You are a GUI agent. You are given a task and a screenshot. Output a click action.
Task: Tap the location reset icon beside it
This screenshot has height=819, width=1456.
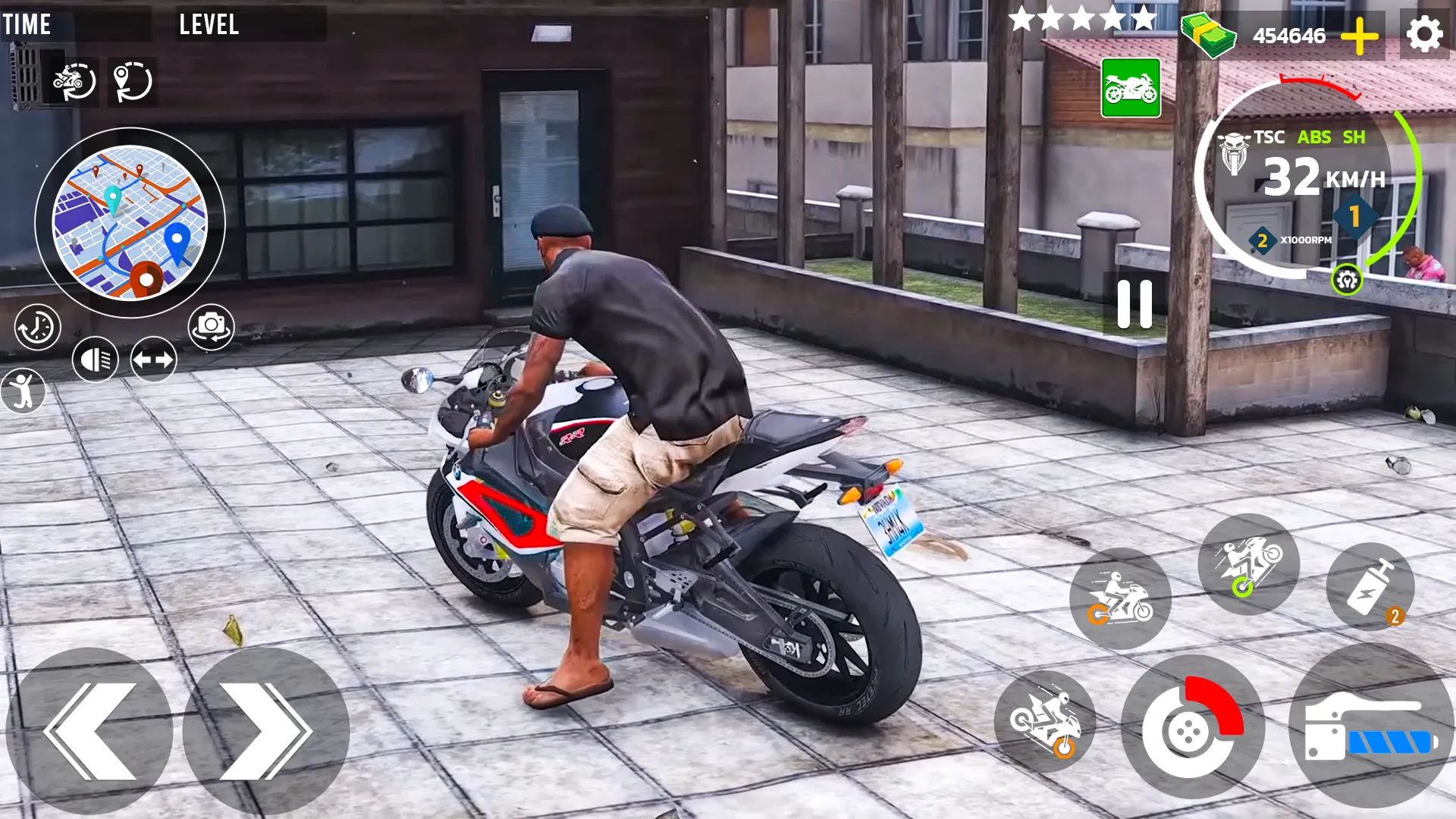coord(133,83)
